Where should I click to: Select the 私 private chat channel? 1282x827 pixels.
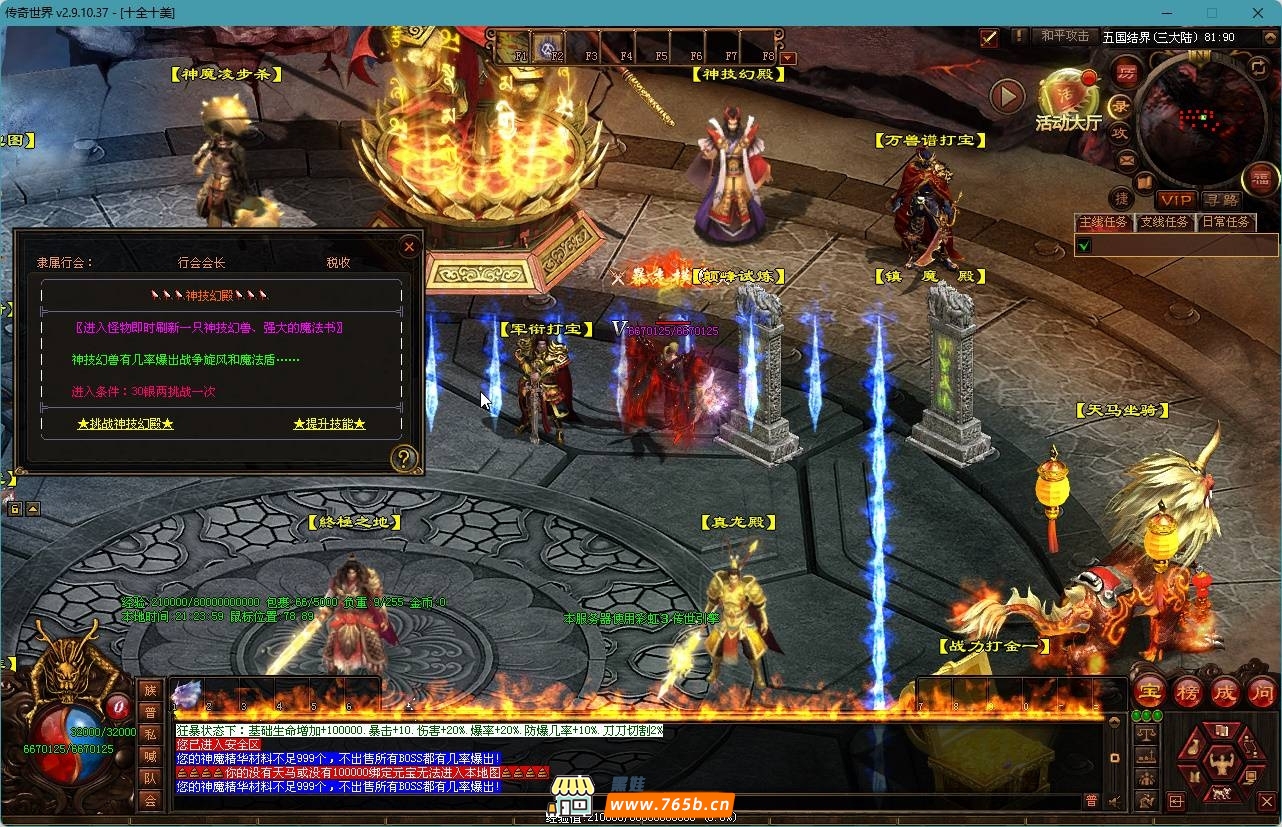(150, 734)
